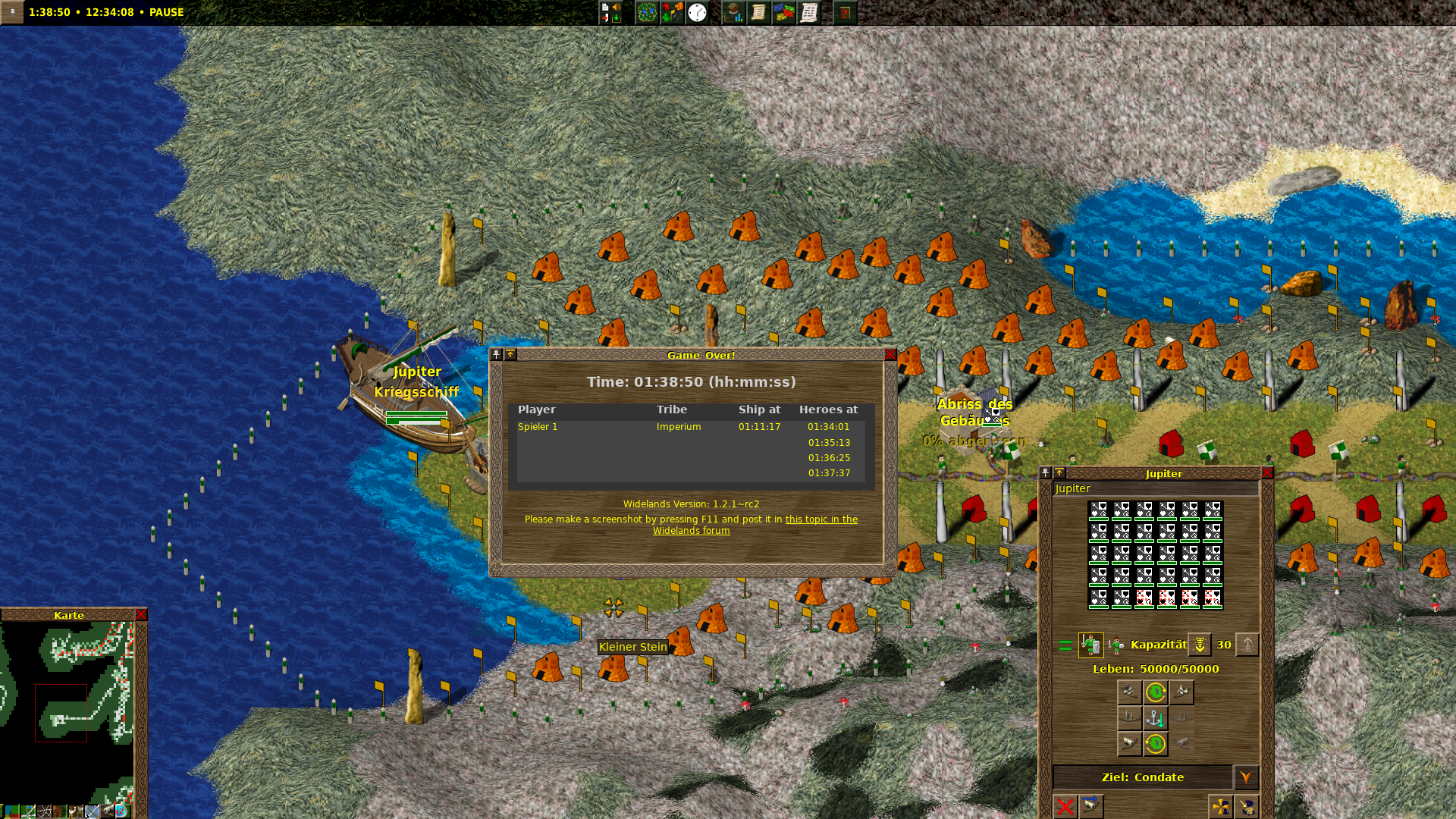1456x819 pixels.
Task: Toggle the minimap with the map icon
Action: point(646,12)
